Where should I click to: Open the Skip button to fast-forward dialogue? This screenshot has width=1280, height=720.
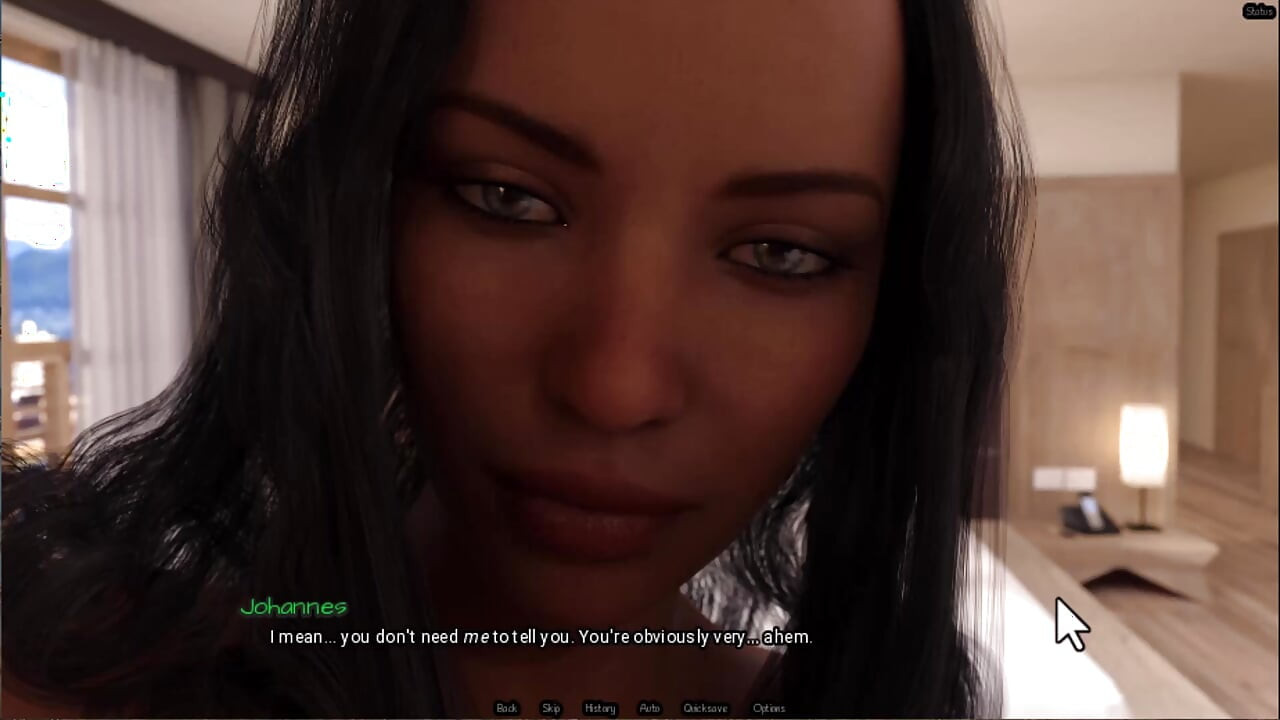pos(551,708)
